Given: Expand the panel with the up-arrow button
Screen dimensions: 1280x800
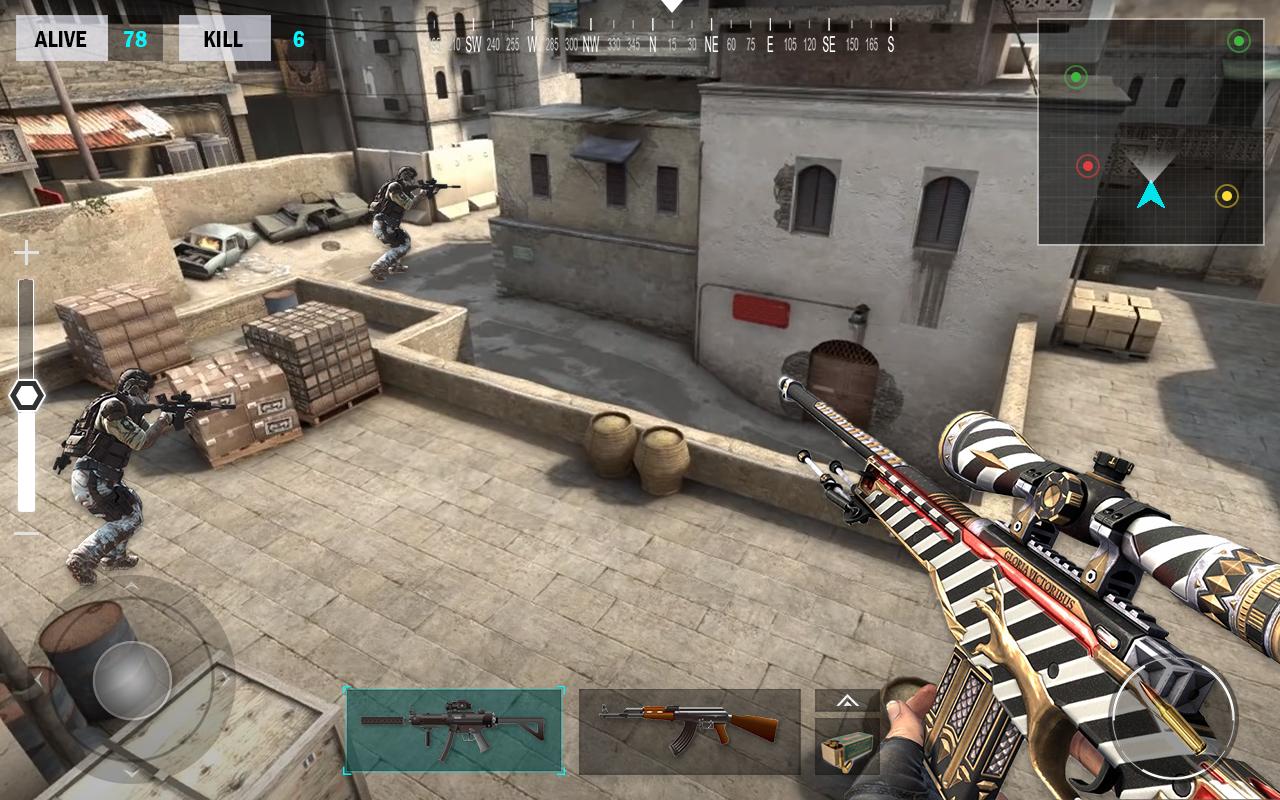Looking at the screenshot, I should pyautogui.click(x=846, y=701).
